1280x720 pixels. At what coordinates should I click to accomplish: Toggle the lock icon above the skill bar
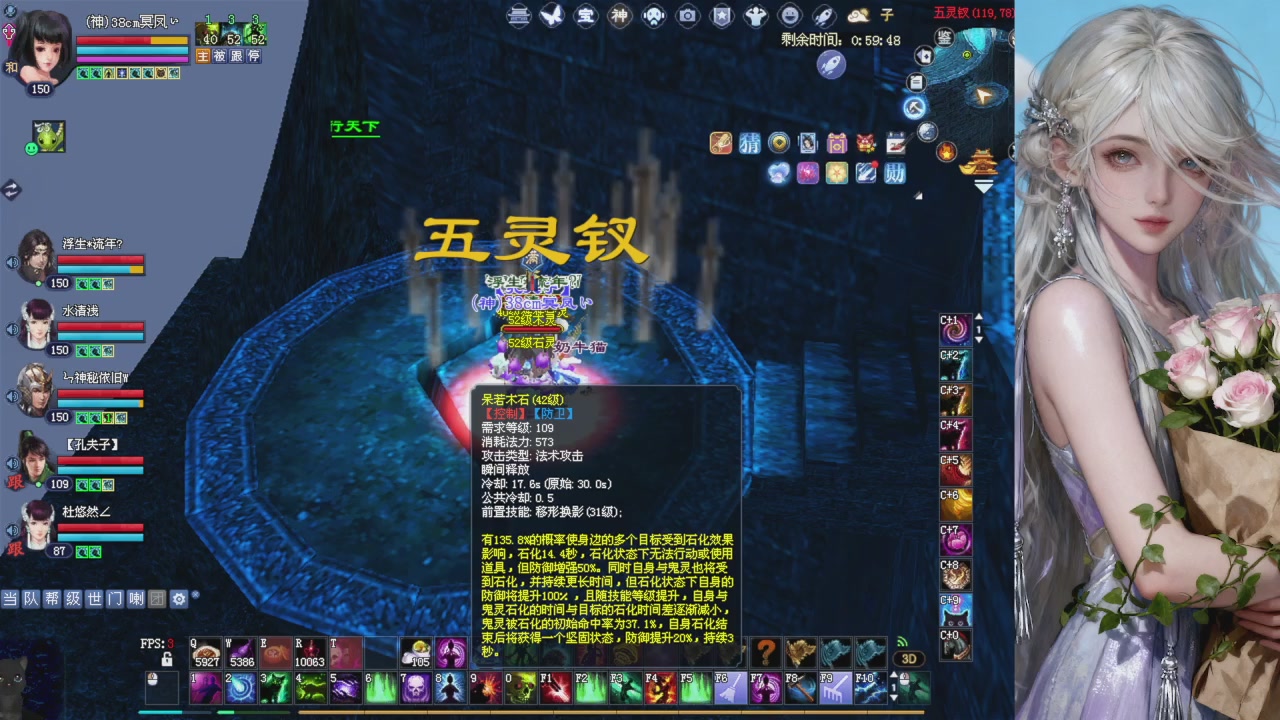click(167, 661)
